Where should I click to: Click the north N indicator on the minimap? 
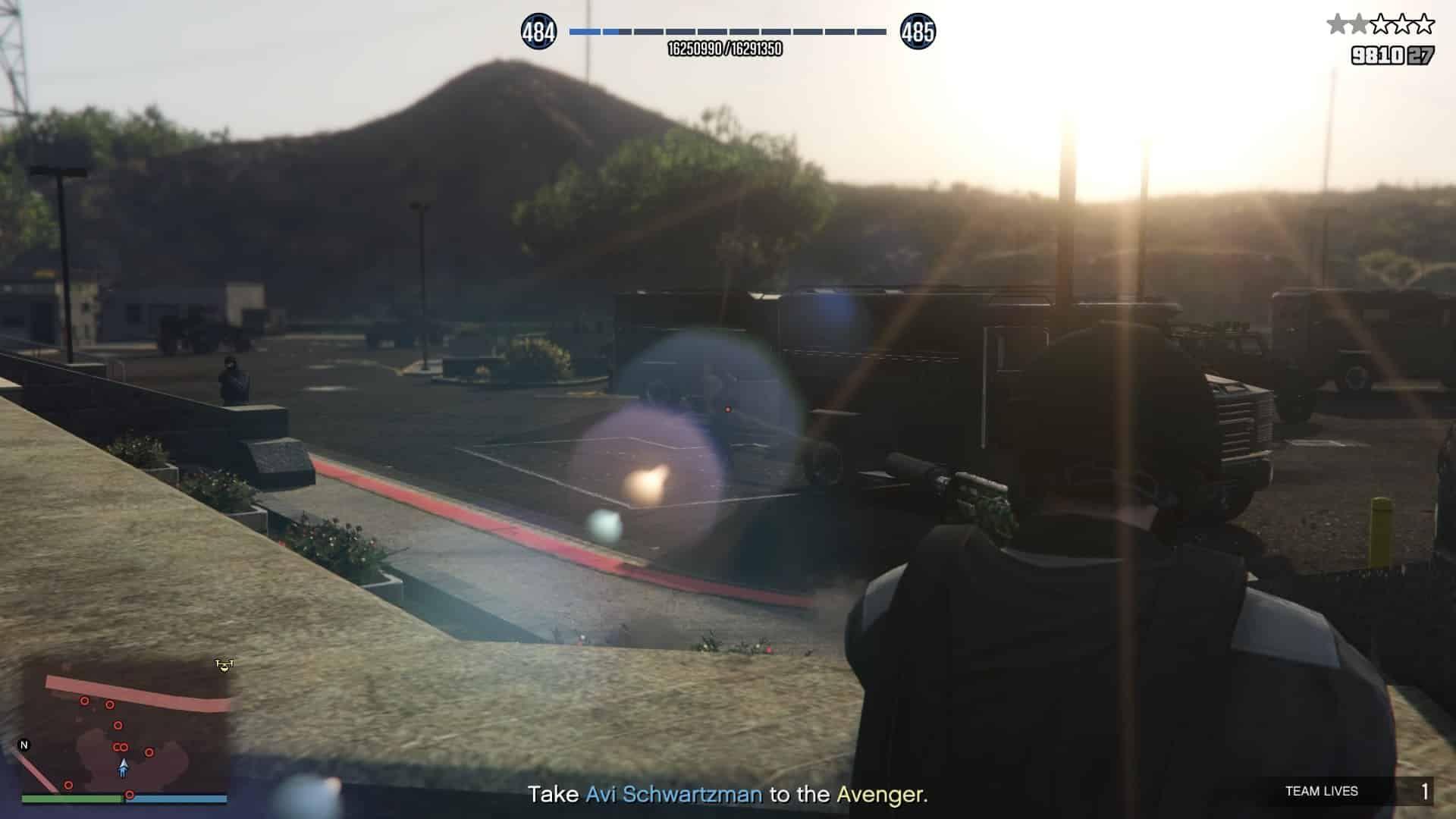pyautogui.click(x=25, y=744)
